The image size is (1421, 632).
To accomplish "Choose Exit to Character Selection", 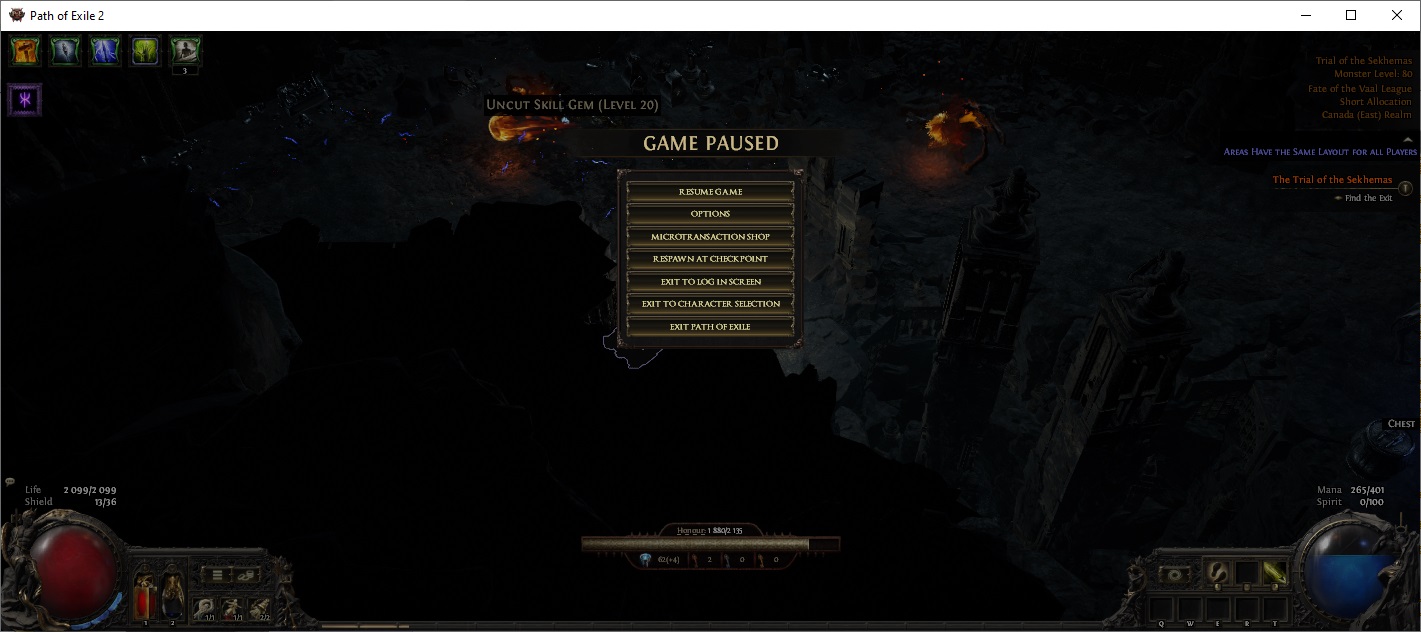I will pyautogui.click(x=710, y=304).
